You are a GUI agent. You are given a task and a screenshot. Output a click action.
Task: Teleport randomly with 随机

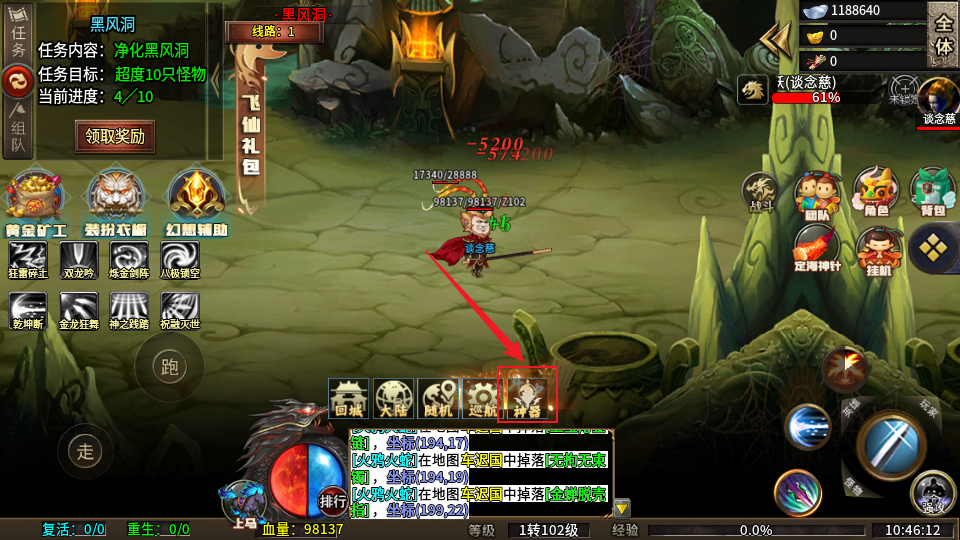[x=437, y=399]
